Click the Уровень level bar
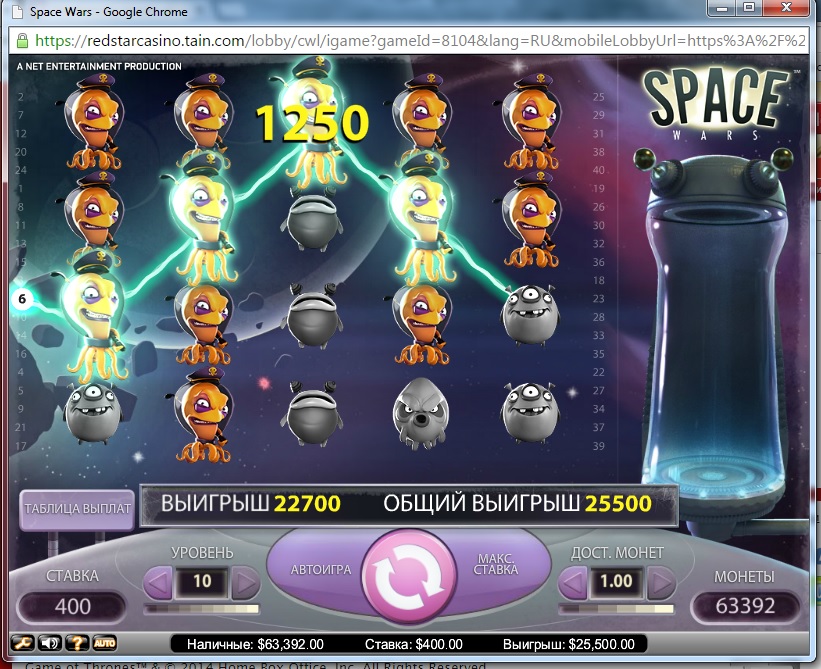The height and width of the screenshot is (669, 821). (x=202, y=607)
